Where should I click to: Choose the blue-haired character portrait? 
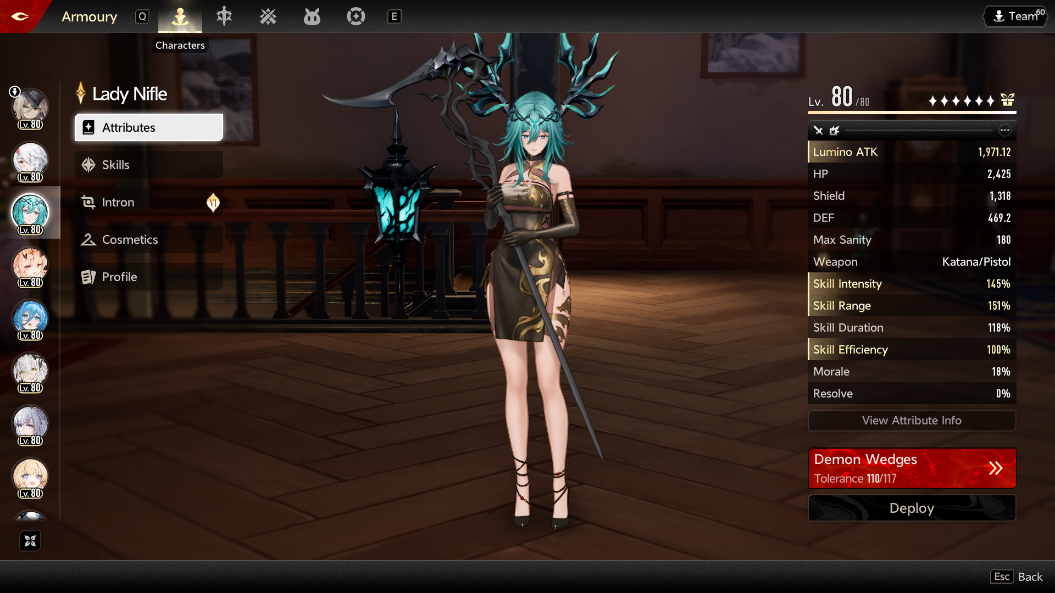click(30, 318)
